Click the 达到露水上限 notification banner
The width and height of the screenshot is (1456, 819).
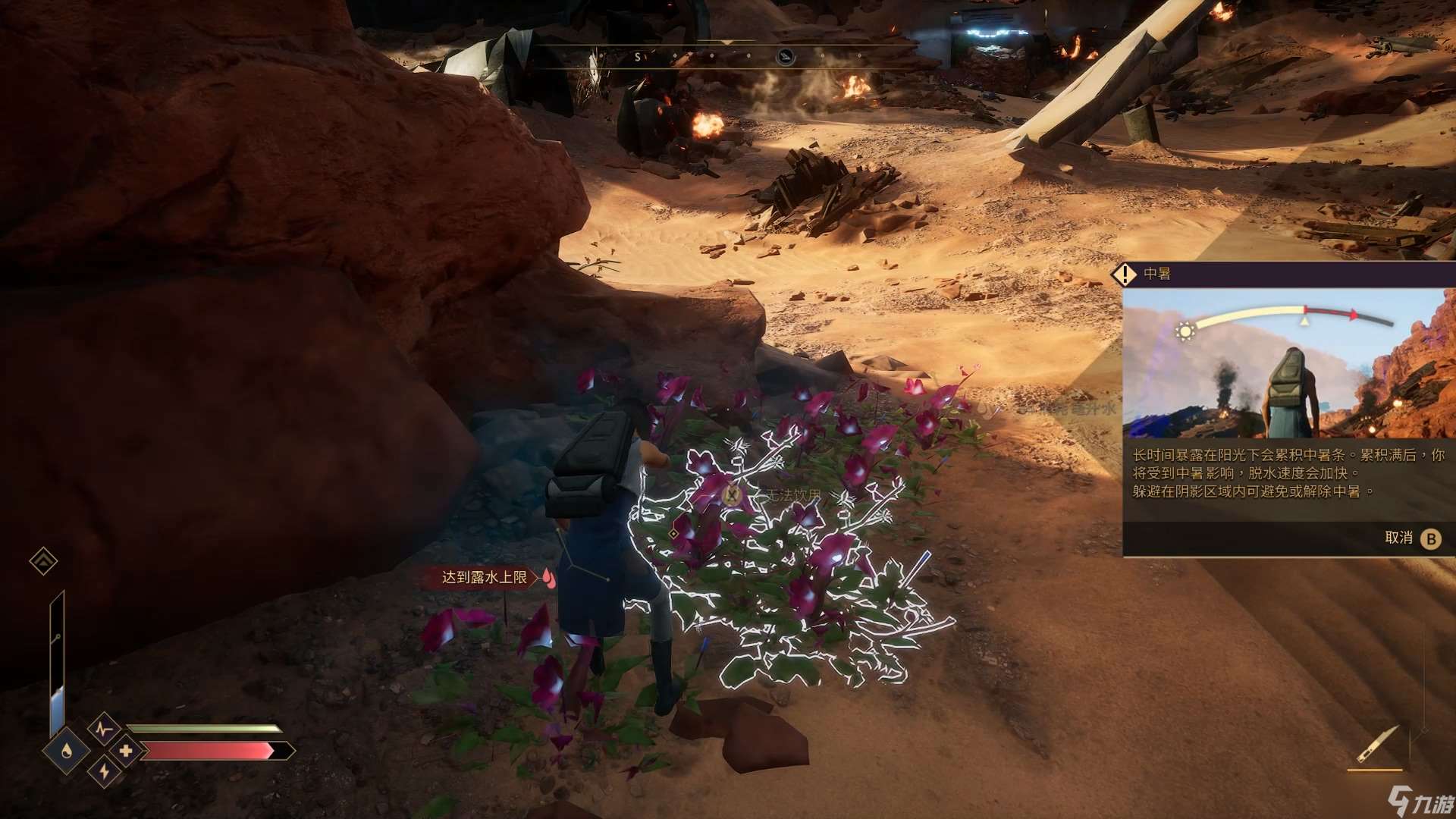(485, 578)
